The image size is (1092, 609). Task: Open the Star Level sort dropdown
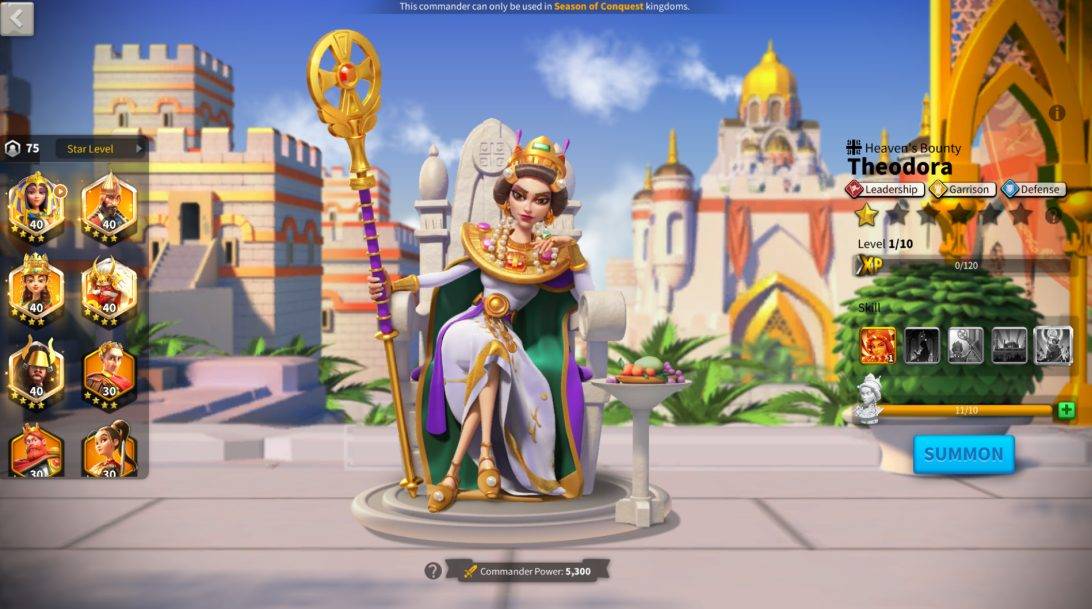click(101, 149)
